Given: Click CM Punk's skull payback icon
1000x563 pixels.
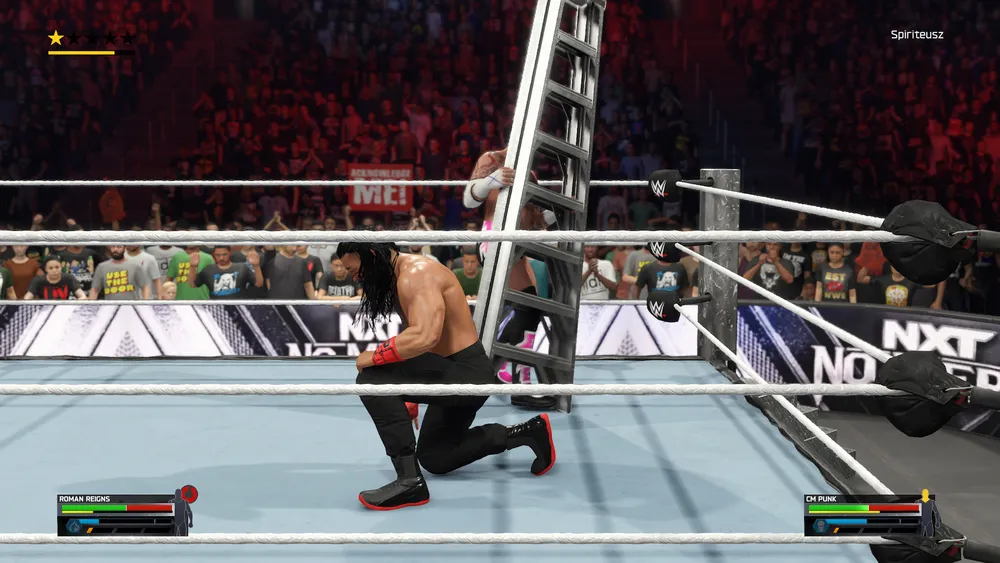Looking at the screenshot, I should click(819, 522).
